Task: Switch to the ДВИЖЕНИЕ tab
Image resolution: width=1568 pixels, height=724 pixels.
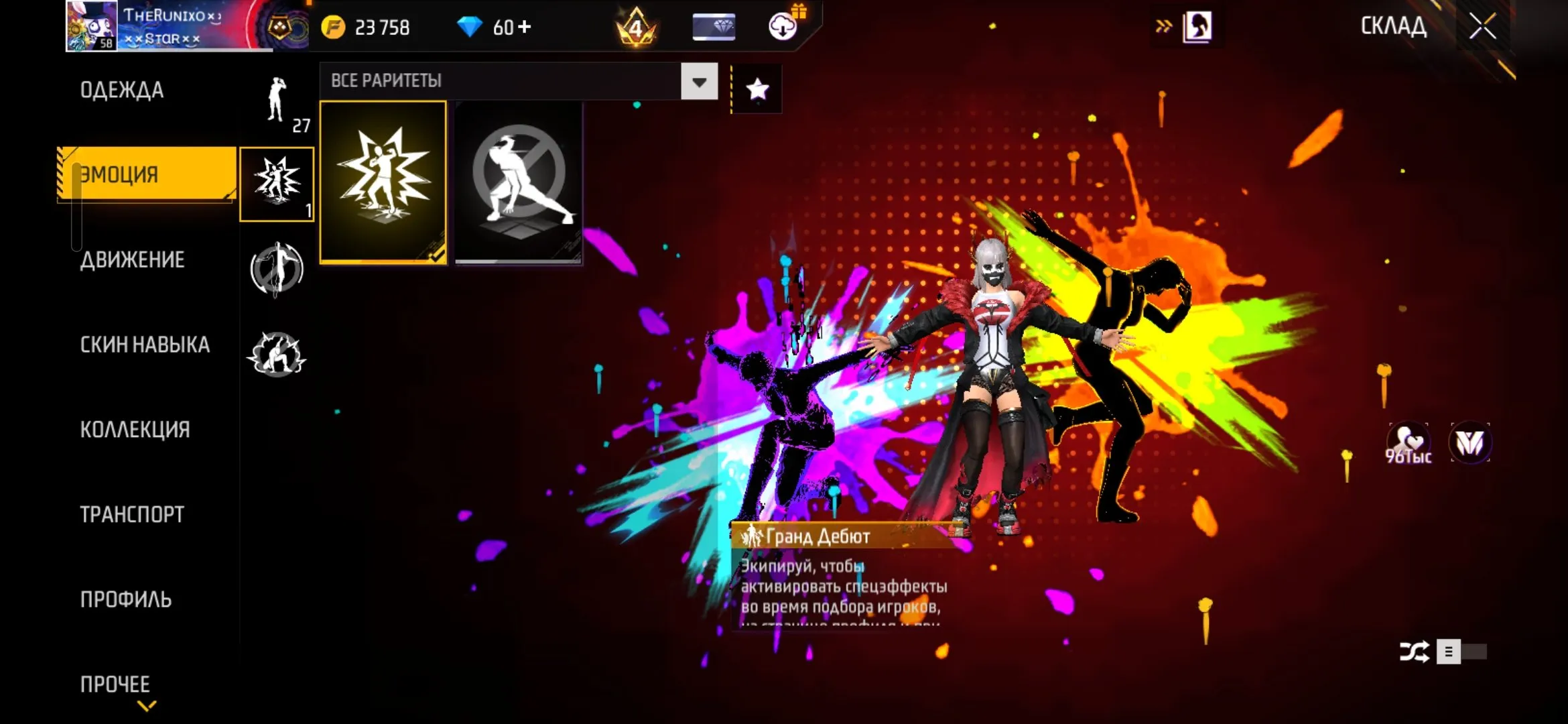Action: 132,260
